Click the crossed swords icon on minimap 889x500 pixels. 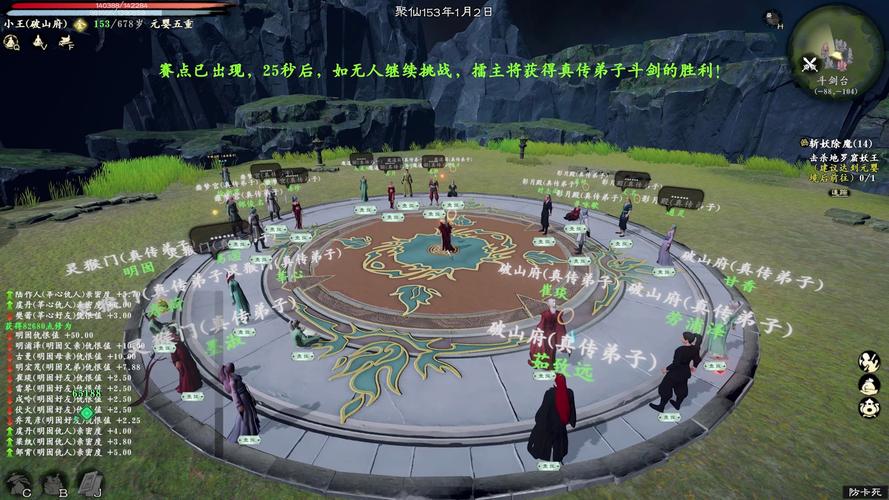pyautogui.click(x=810, y=64)
